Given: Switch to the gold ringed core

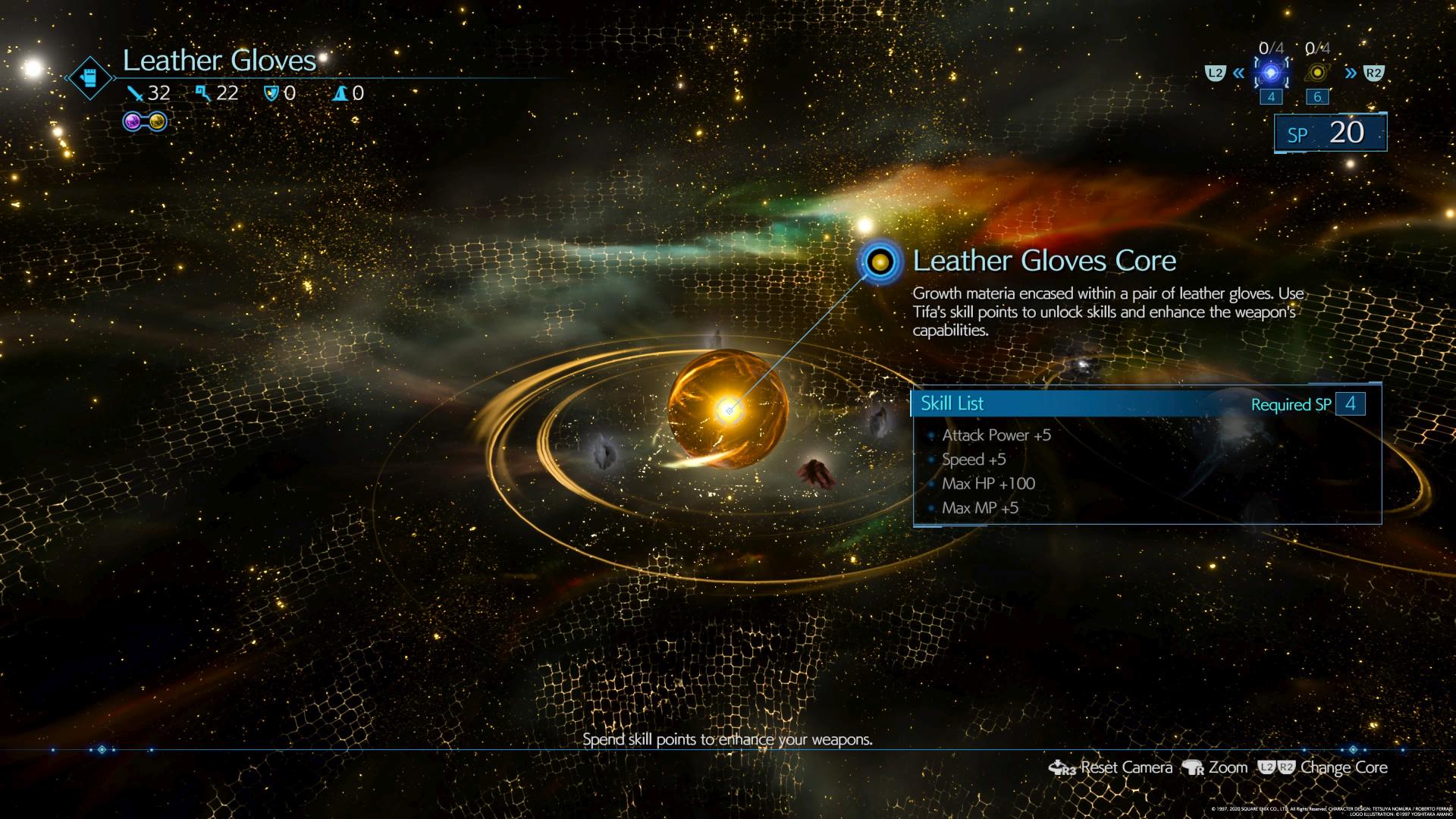Looking at the screenshot, I should [1317, 73].
